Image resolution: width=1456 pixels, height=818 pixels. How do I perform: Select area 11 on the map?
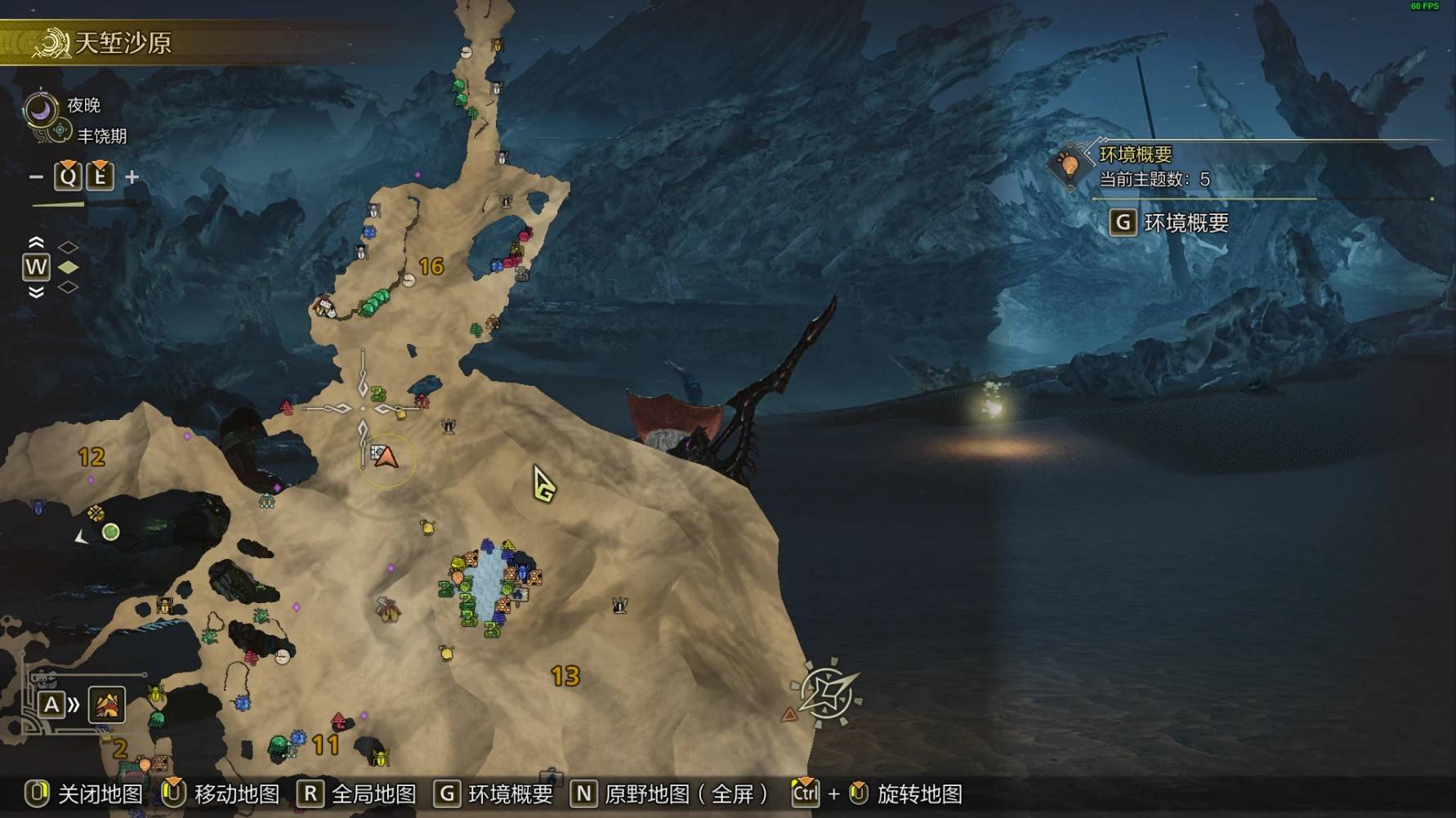click(325, 744)
